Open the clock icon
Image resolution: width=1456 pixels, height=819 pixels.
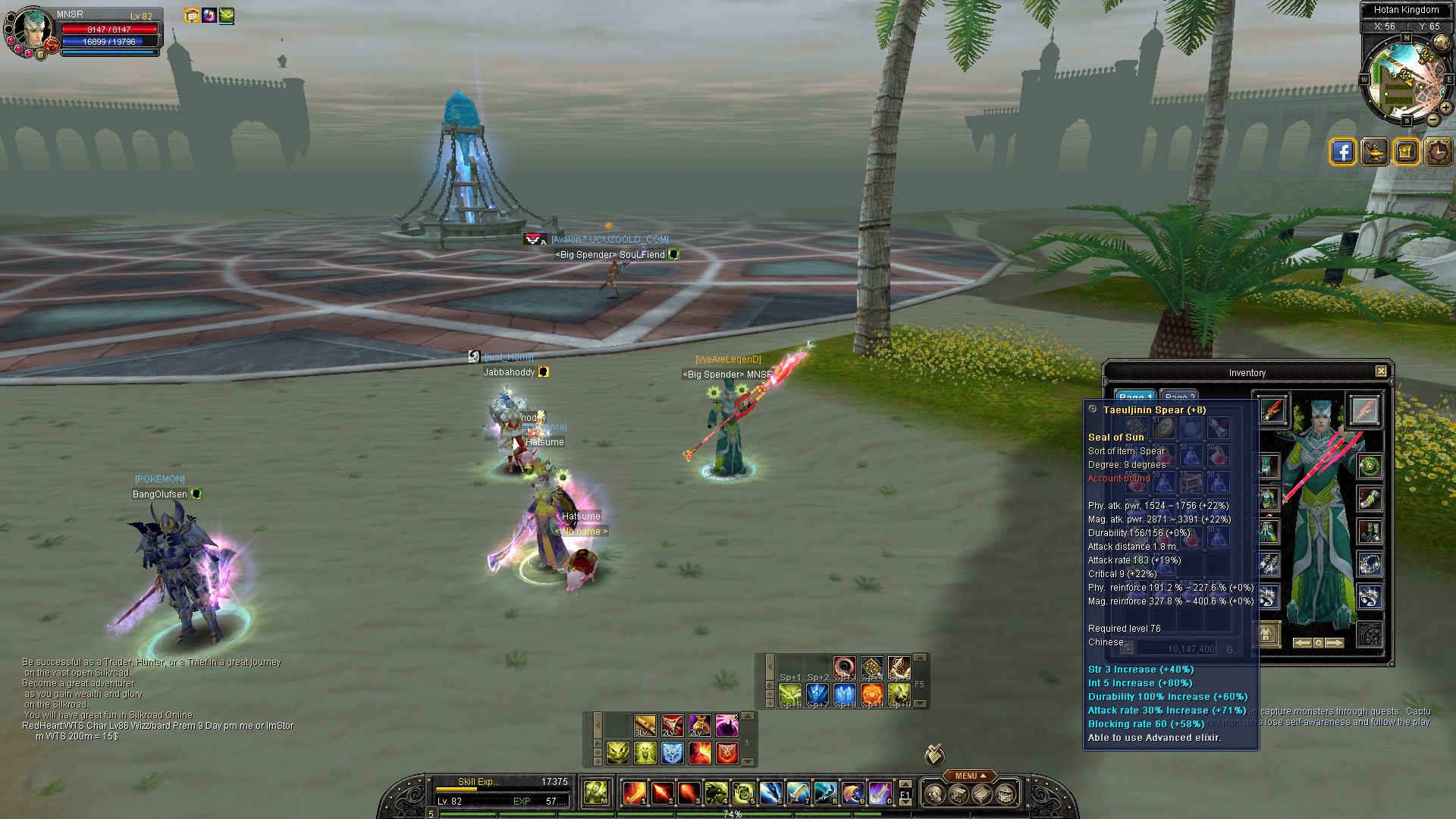click(1438, 152)
